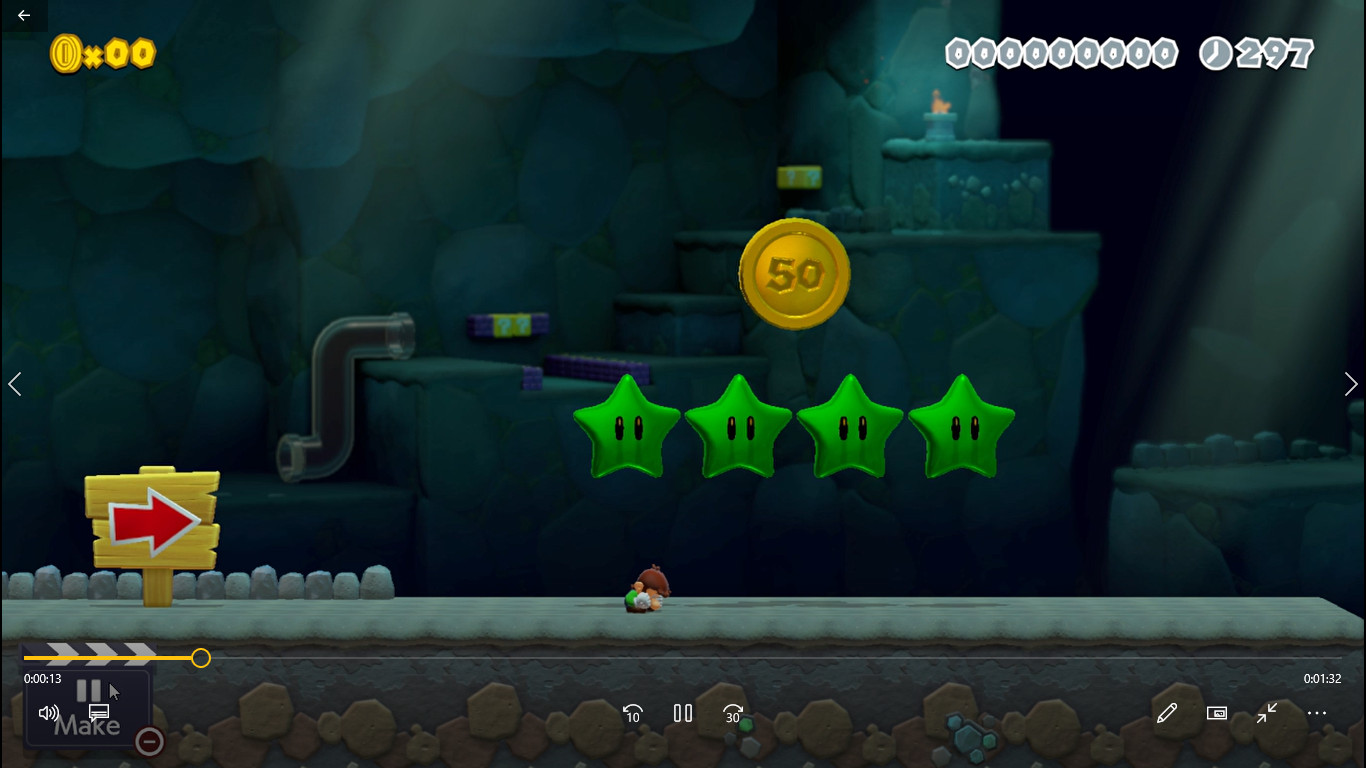The height and width of the screenshot is (768, 1366).
Task: Click the red Magnifier zoom-out circle
Action: point(148,742)
